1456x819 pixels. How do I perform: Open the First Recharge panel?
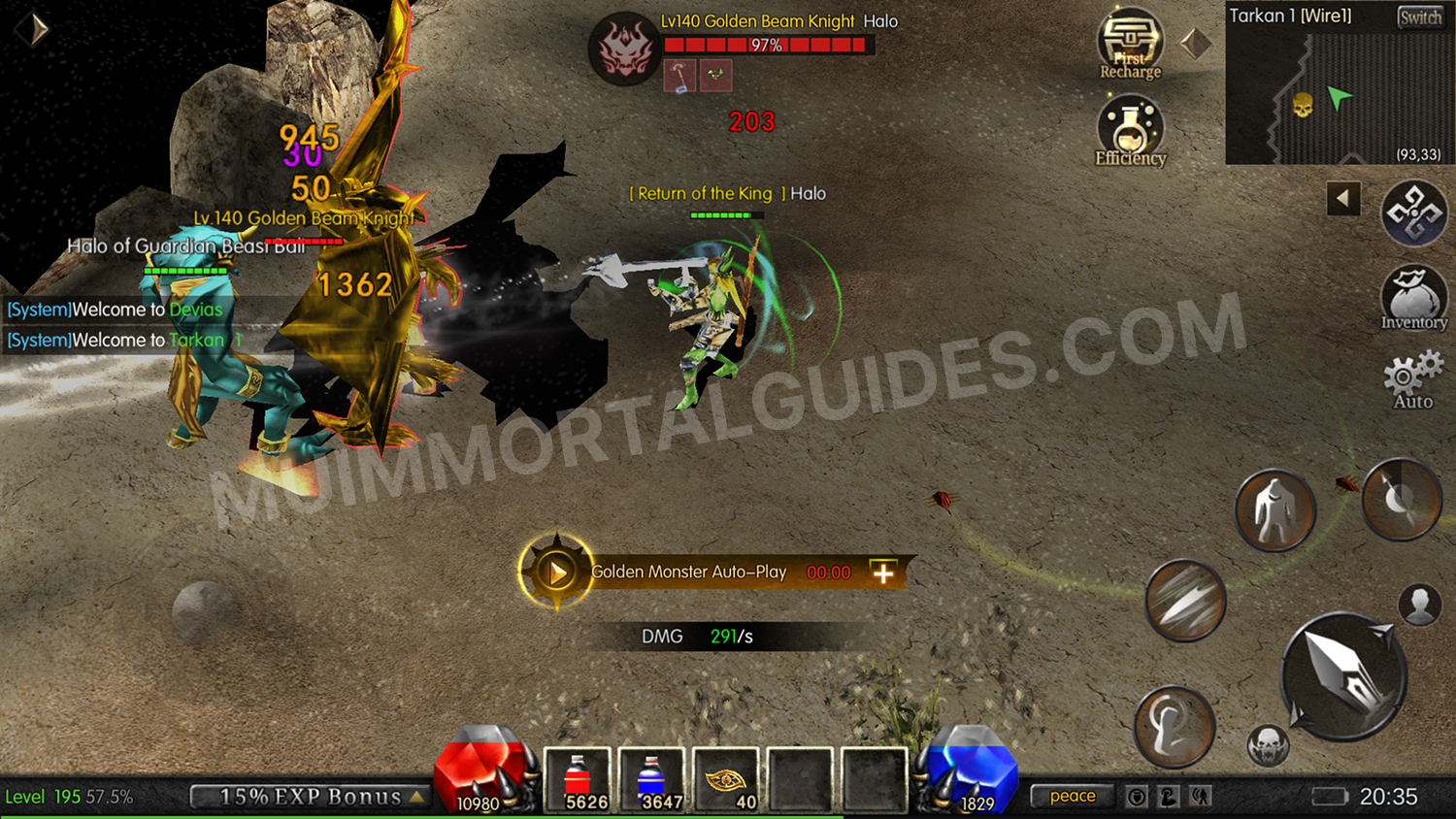[1129, 44]
